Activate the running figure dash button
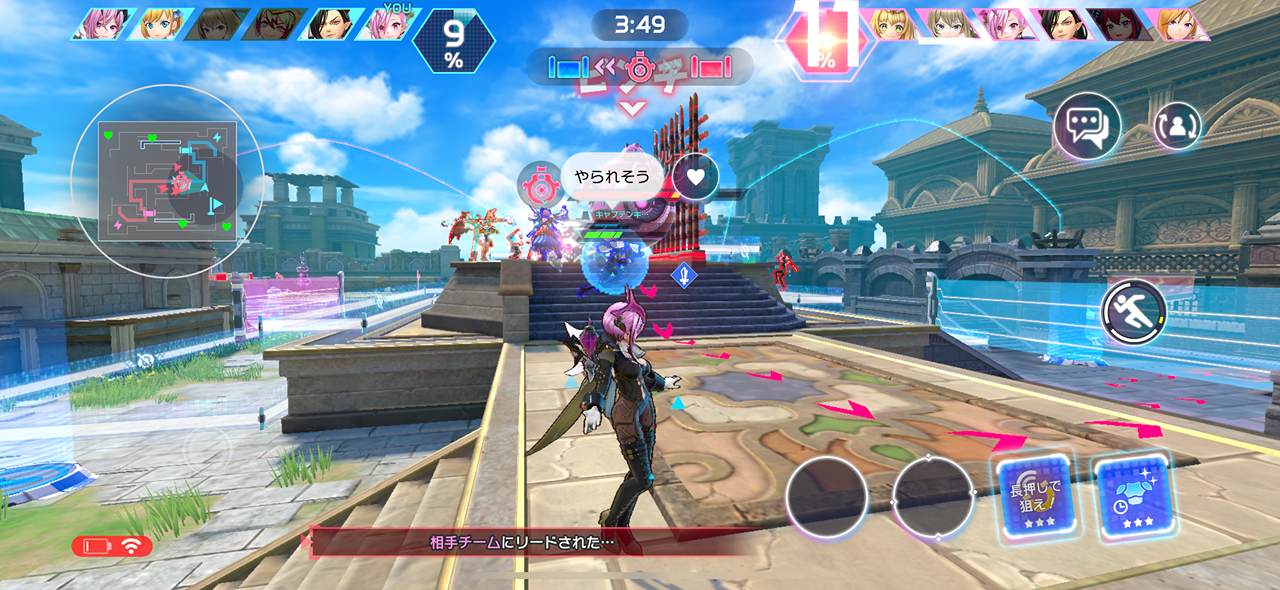1280x590 pixels. pyautogui.click(x=1134, y=312)
